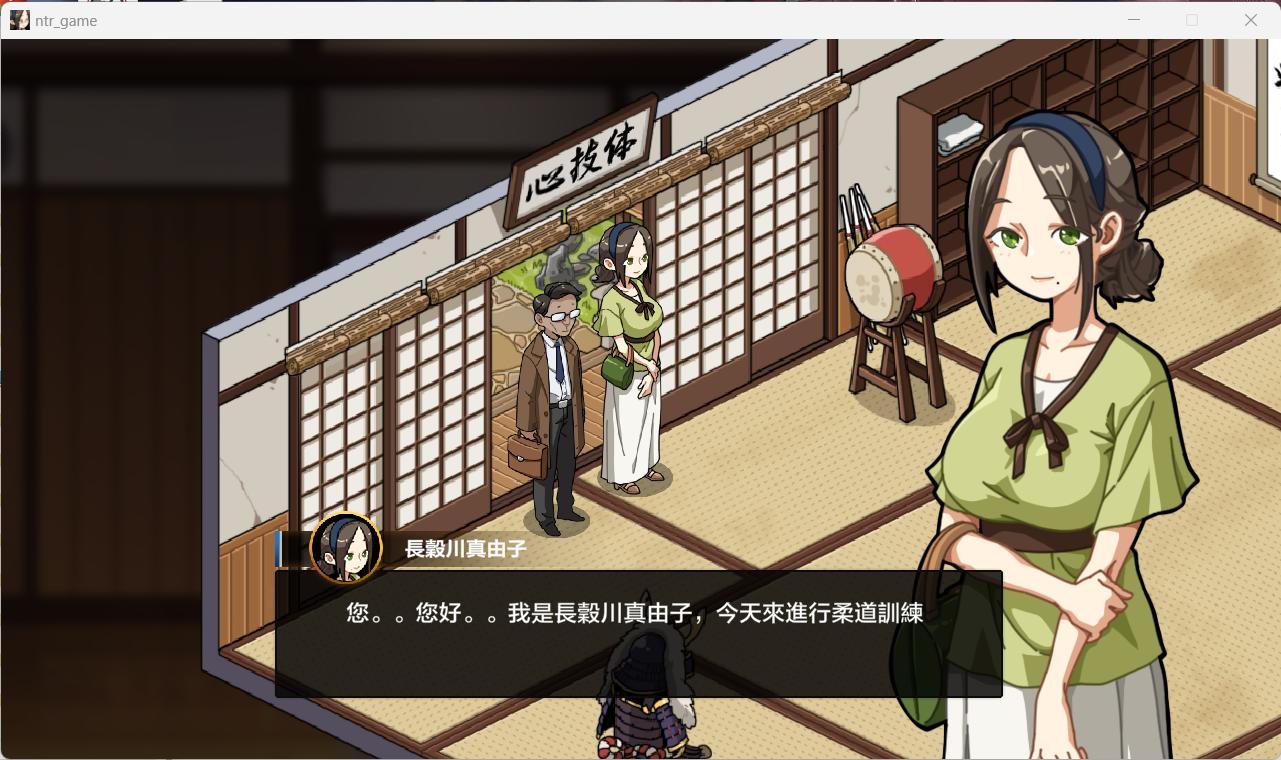The height and width of the screenshot is (760, 1281).
Task: Click the character portrait of 長穀川真由子
Action: 347,547
